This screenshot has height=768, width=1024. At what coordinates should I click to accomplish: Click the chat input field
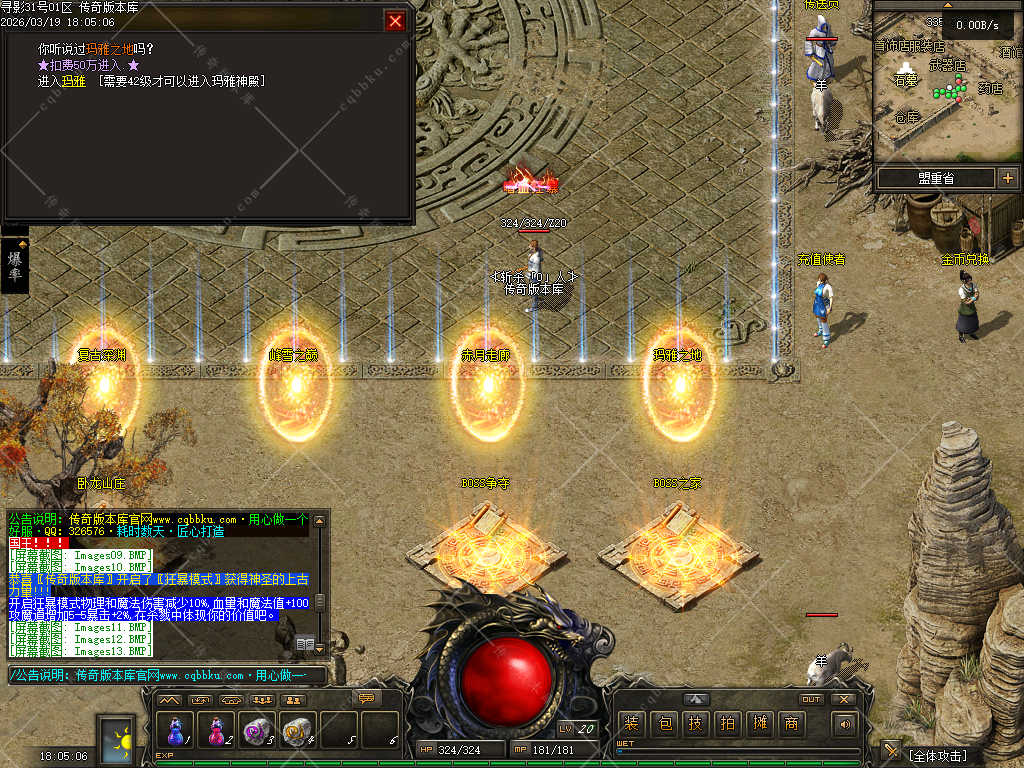pyautogui.click(x=165, y=676)
